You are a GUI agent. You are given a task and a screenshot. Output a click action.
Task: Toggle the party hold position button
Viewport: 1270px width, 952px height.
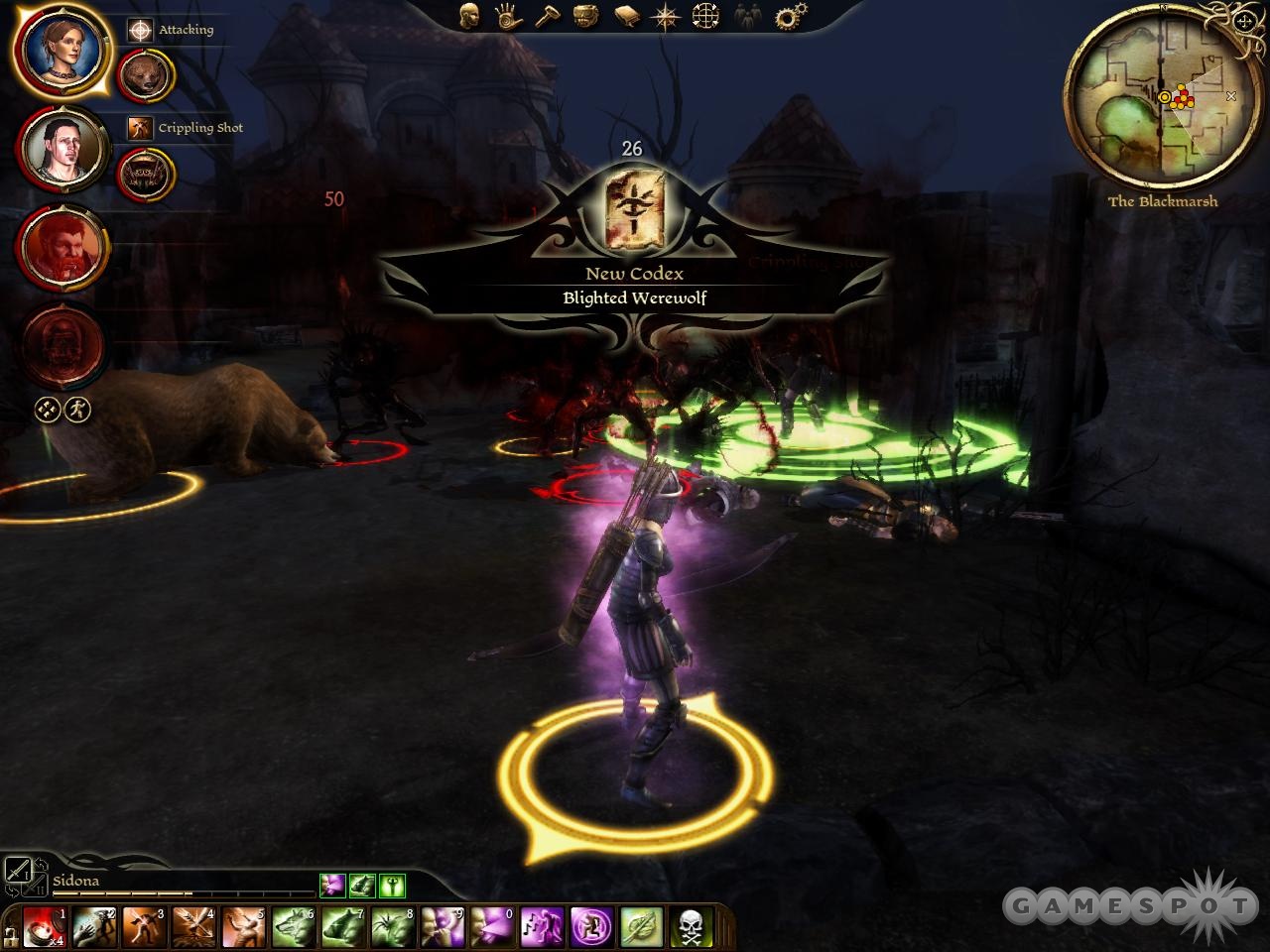(47, 410)
